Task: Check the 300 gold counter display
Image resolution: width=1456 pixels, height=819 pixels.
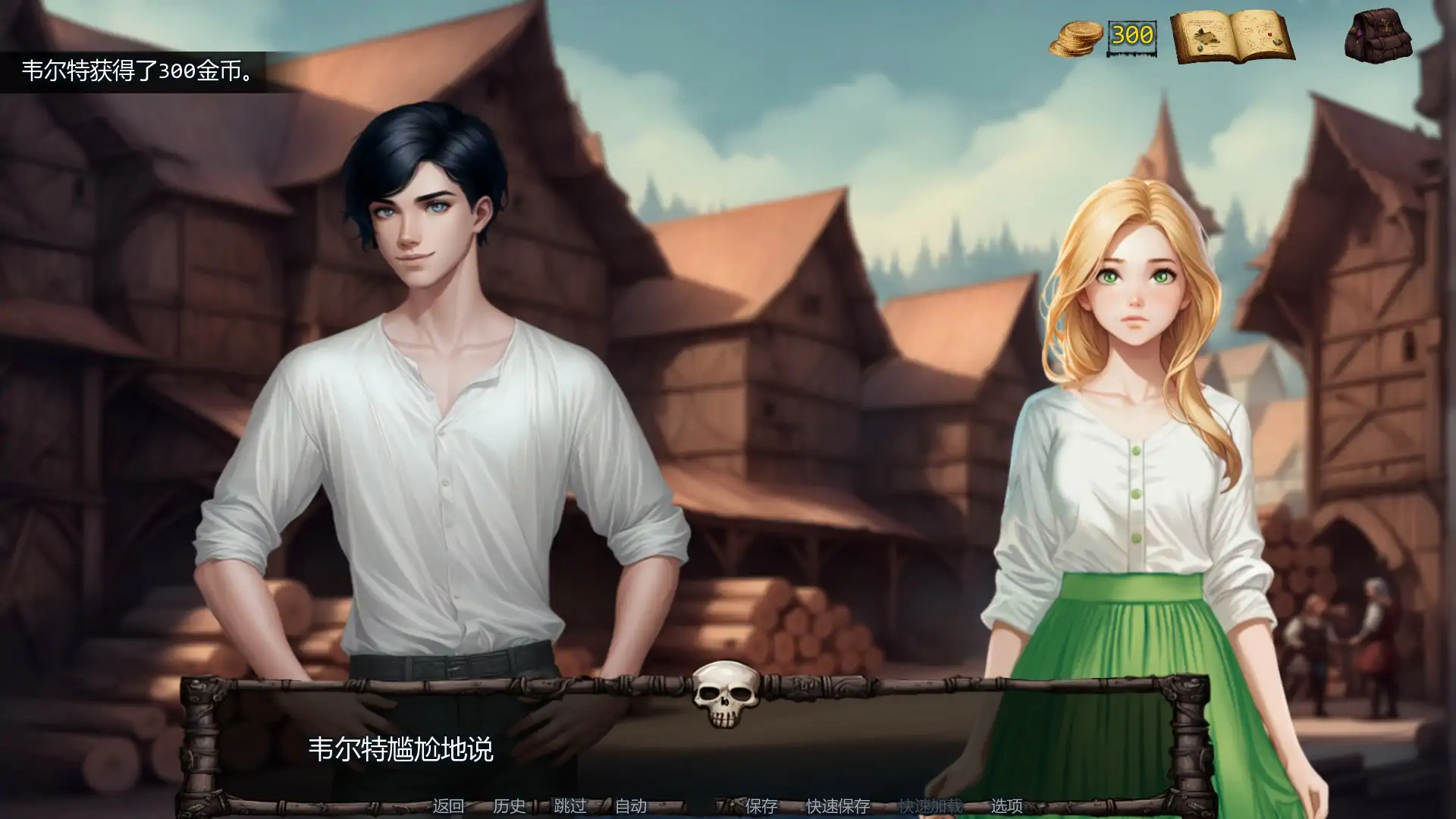Action: point(1133,36)
